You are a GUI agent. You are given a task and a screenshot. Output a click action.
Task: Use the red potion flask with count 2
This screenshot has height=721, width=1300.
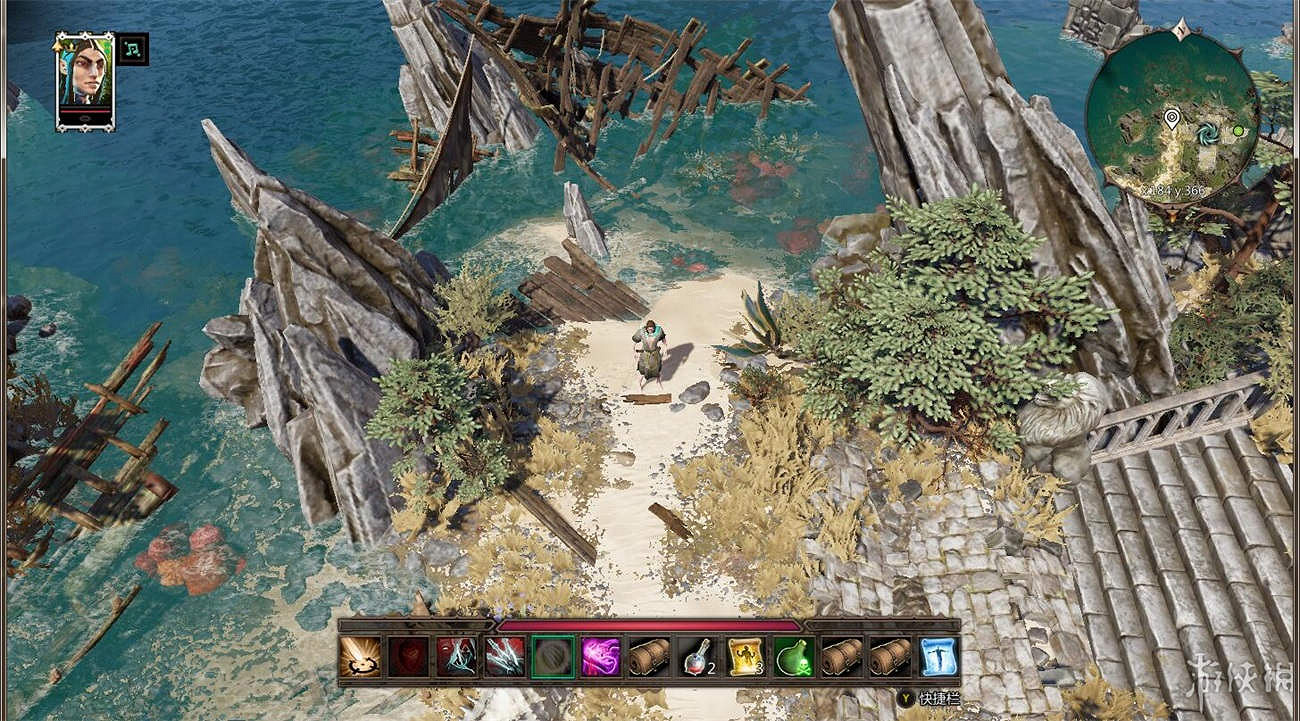(696, 657)
